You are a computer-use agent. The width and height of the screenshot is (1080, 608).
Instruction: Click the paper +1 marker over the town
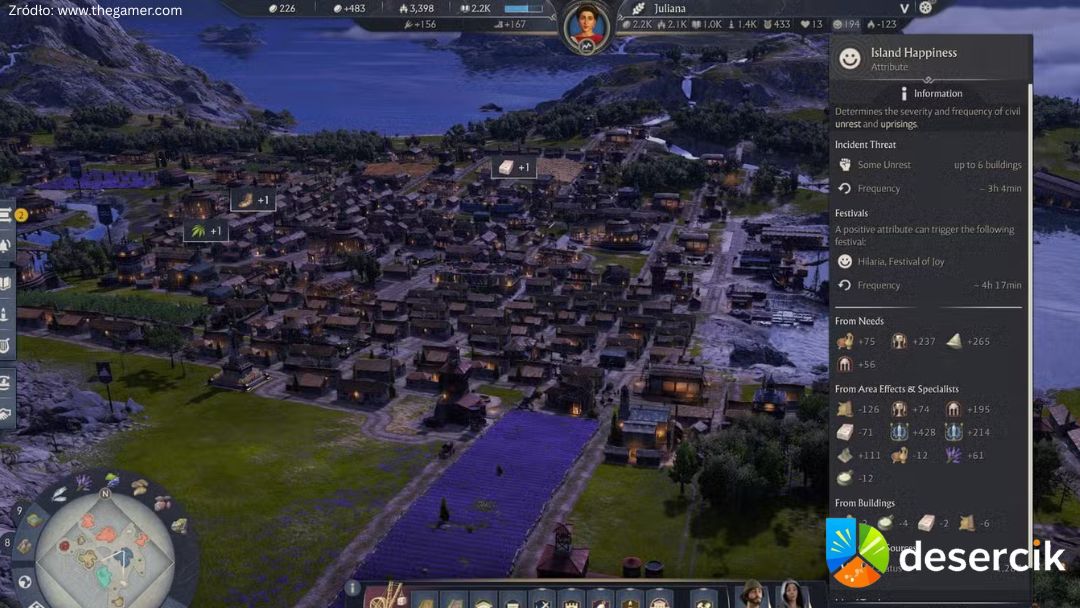[x=514, y=167]
